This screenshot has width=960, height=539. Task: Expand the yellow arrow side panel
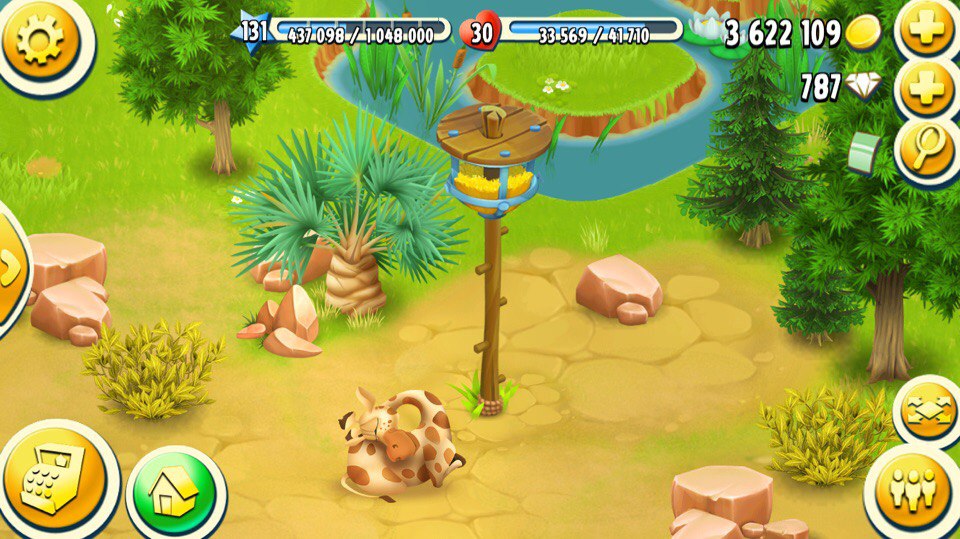pos(10,267)
